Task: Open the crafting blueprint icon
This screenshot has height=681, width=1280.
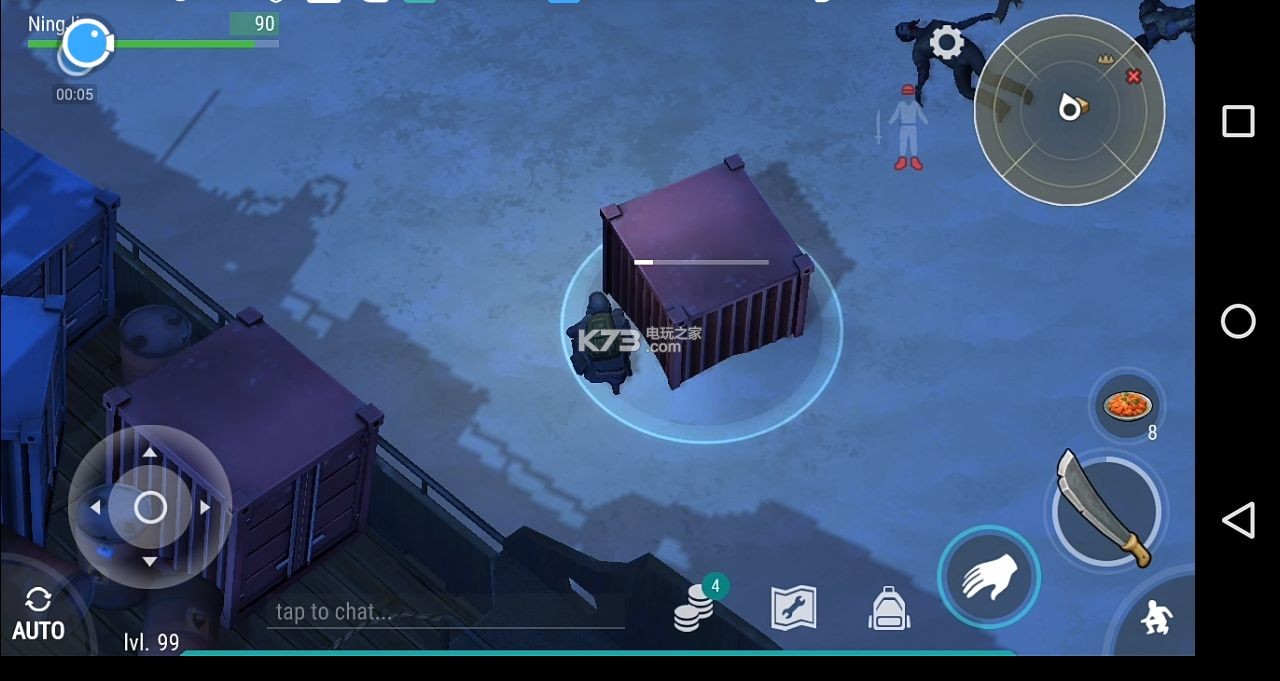Action: pos(793,607)
